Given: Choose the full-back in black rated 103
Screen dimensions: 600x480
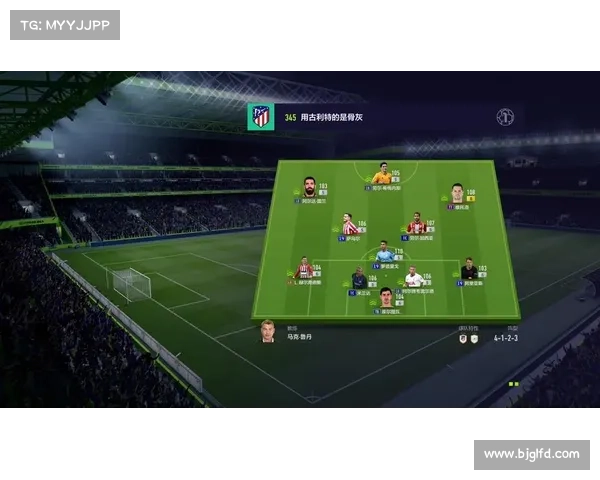Looking at the screenshot, I should 468,270.
